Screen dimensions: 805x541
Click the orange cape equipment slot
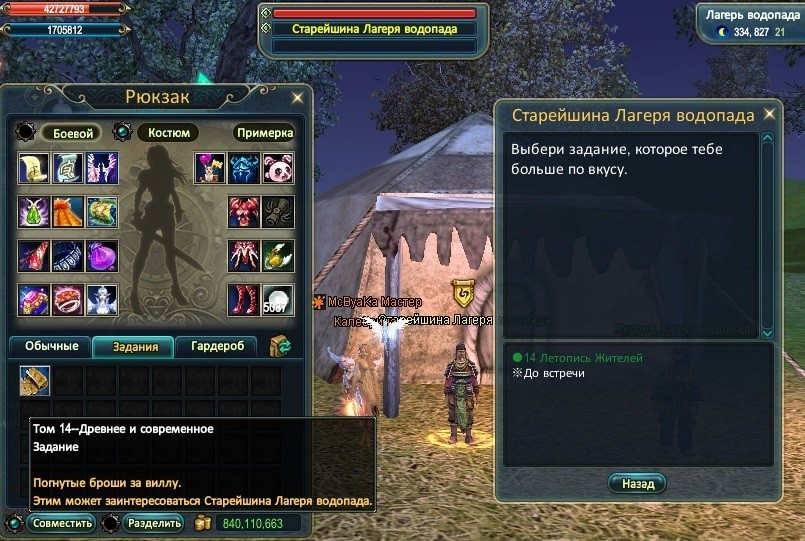click(x=68, y=212)
